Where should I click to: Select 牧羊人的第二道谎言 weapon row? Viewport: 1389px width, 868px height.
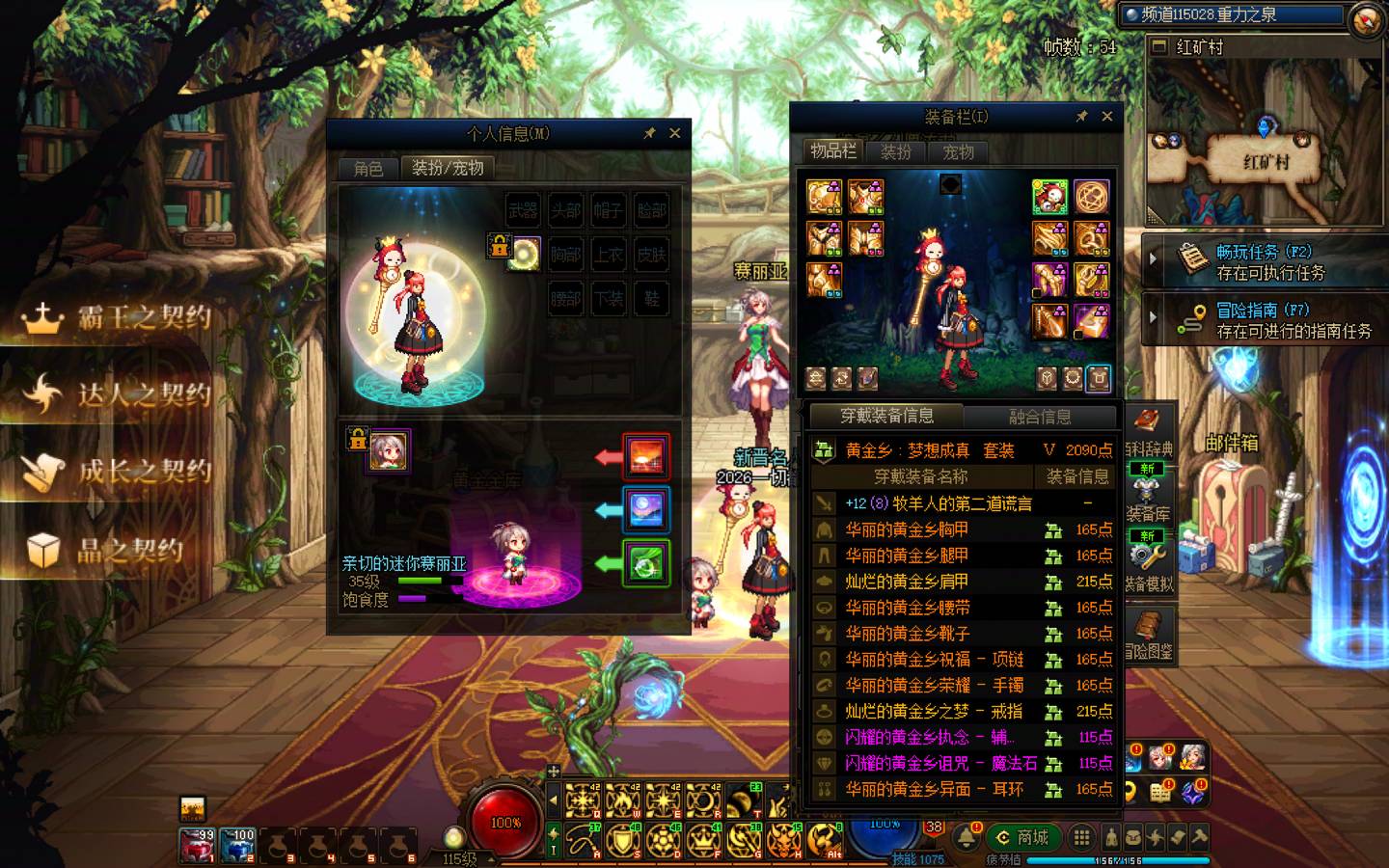(x=938, y=503)
